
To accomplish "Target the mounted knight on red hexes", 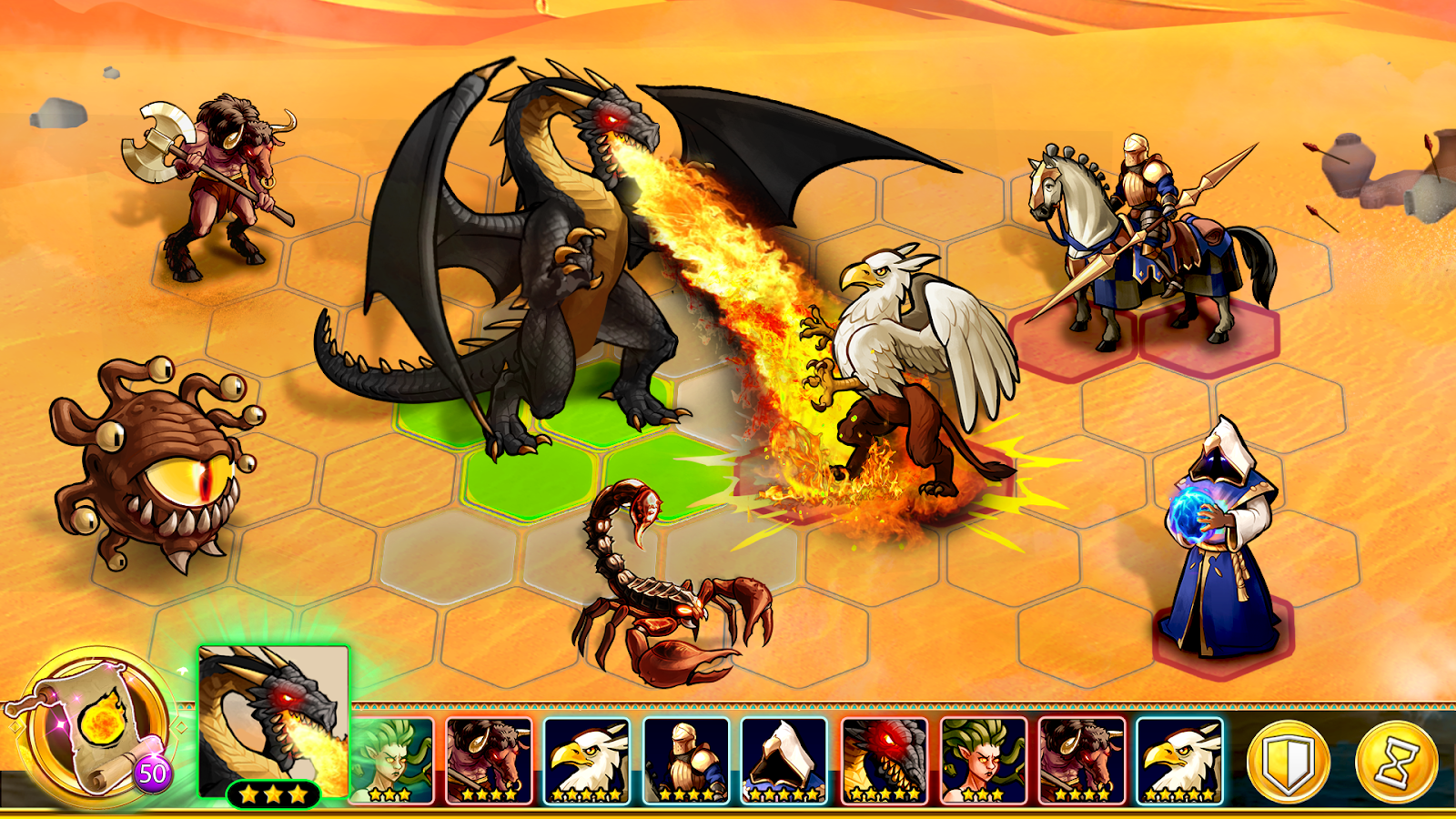I will point(1147,246).
